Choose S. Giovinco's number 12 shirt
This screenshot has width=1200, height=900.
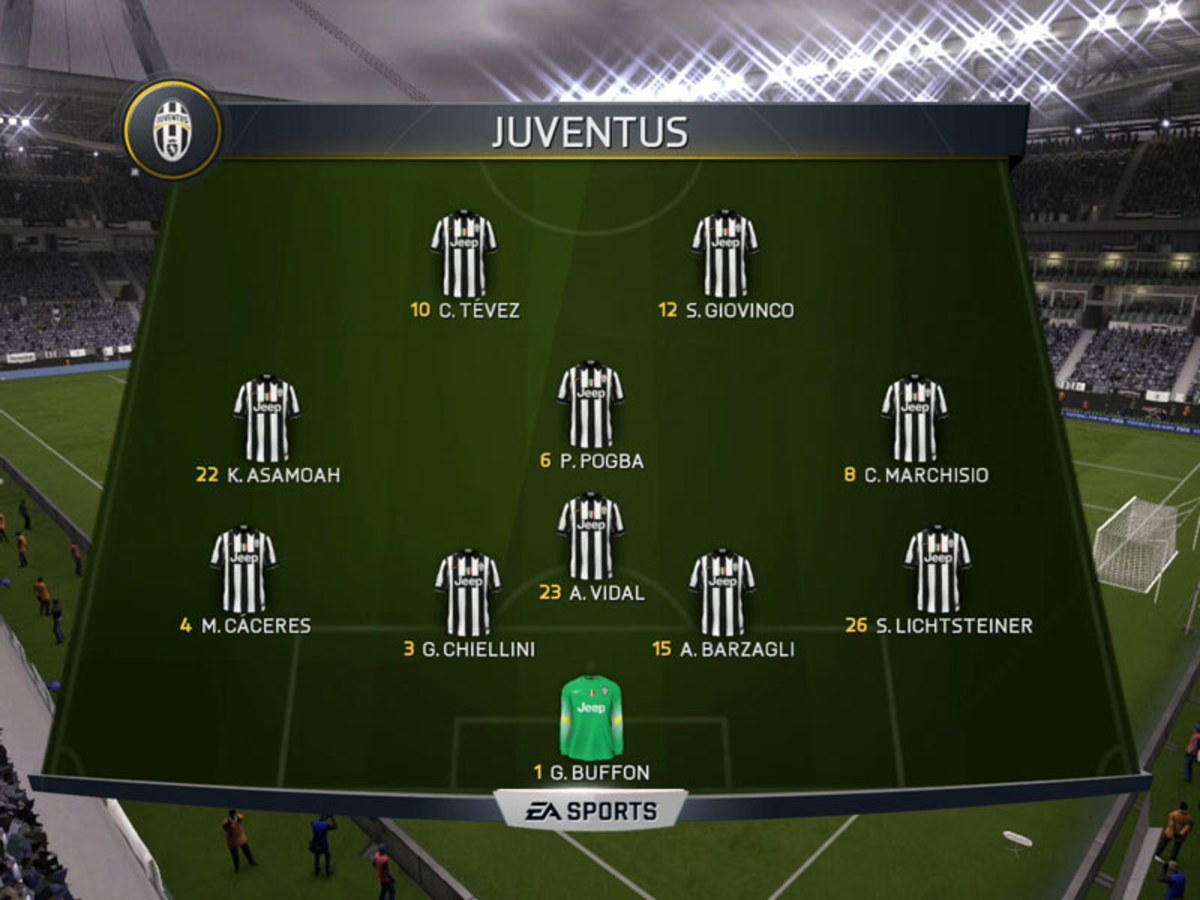(724, 254)
